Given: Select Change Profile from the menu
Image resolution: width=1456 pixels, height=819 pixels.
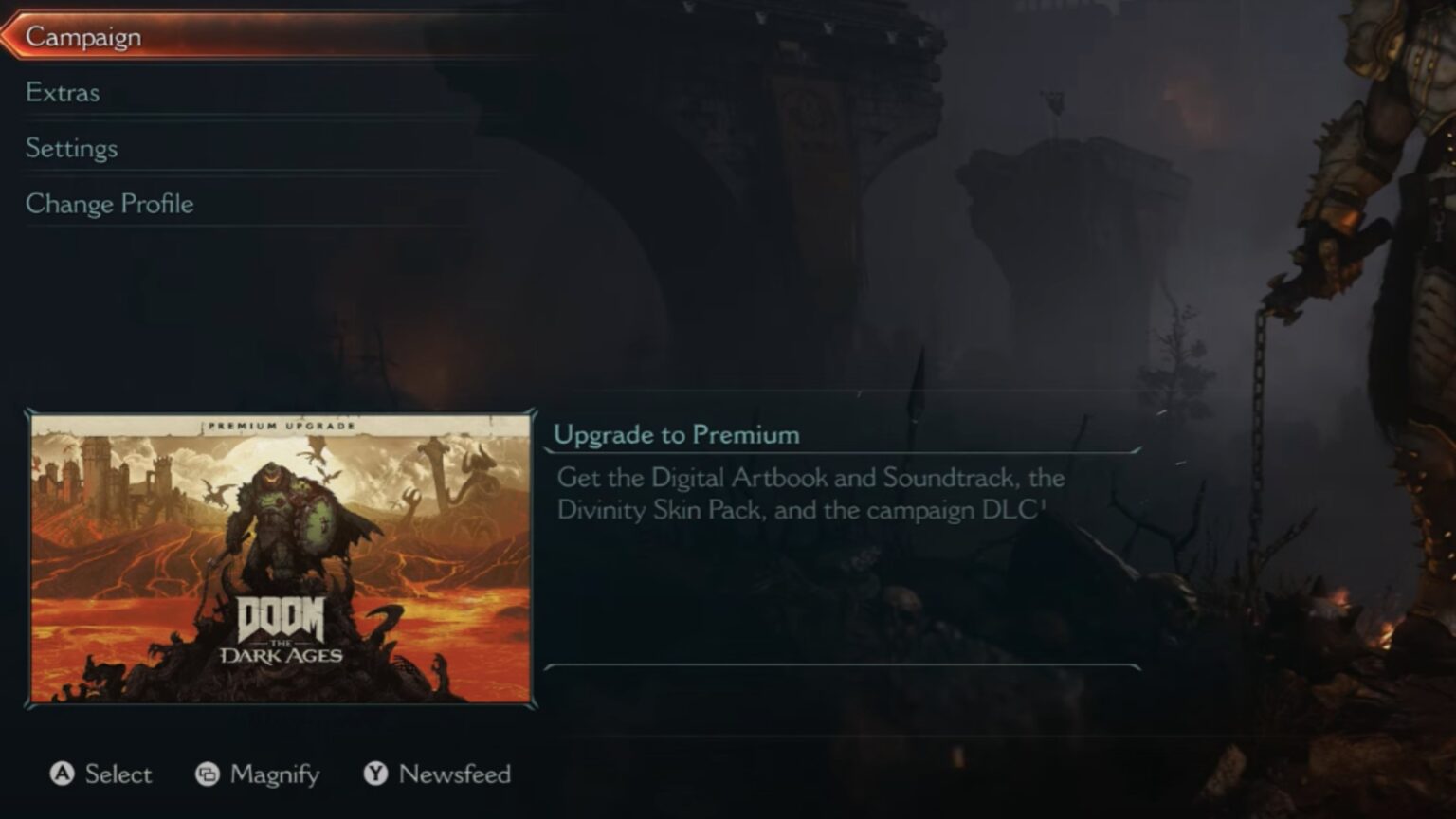Looking at the screenshot, I should [x=110, y=203].
